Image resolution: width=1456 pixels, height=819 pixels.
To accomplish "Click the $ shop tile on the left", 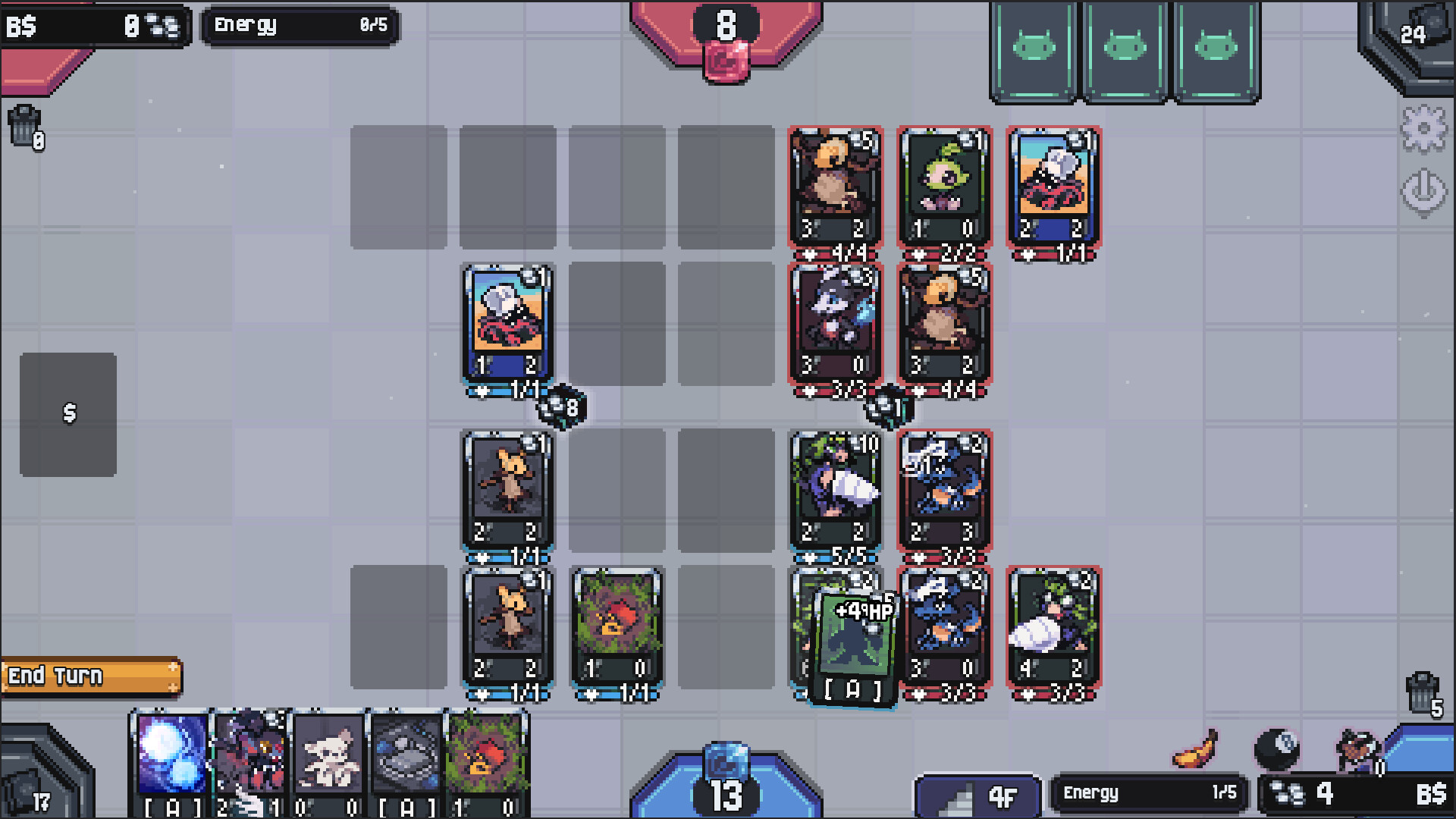I will coord(70,413).
